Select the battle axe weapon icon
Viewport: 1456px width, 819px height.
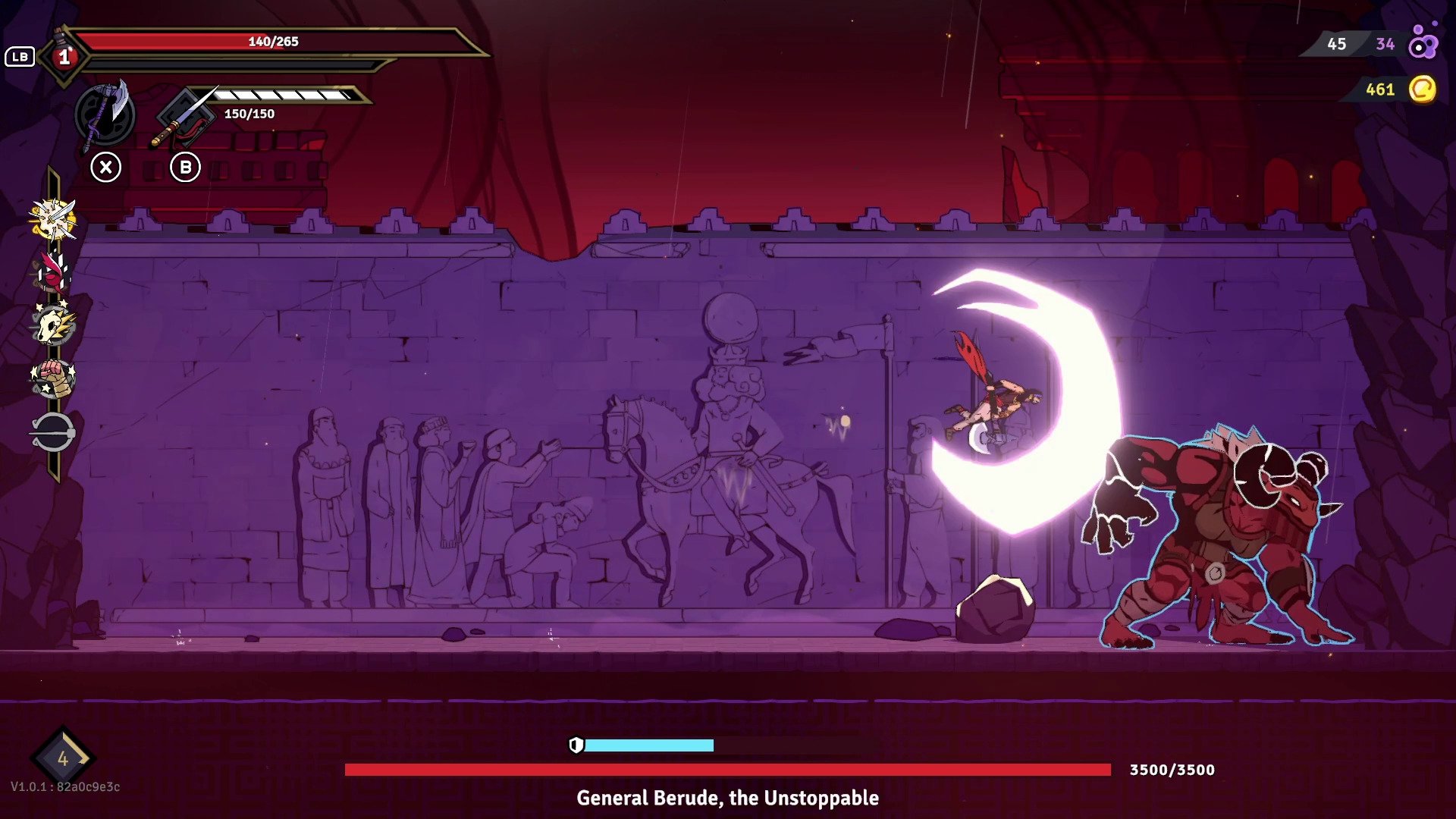point(105,115)
